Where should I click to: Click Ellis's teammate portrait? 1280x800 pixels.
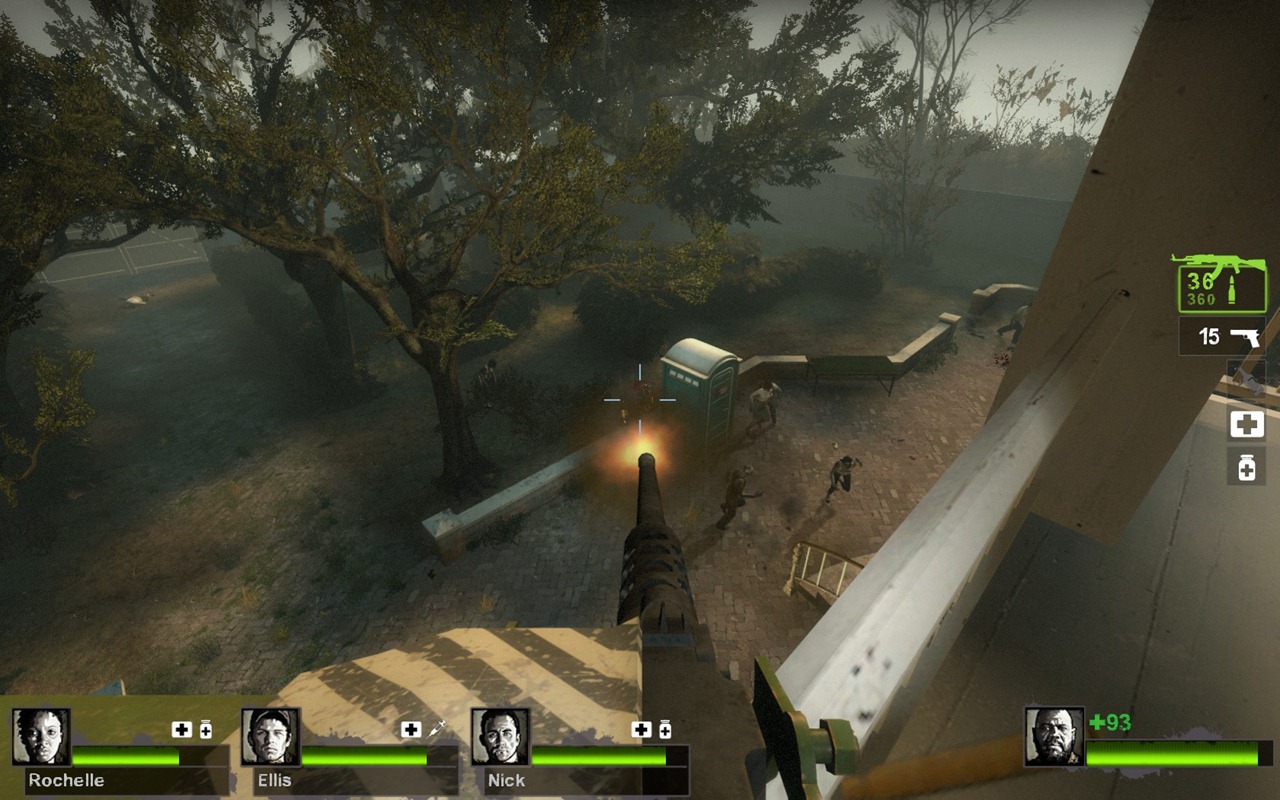(270, 737)
